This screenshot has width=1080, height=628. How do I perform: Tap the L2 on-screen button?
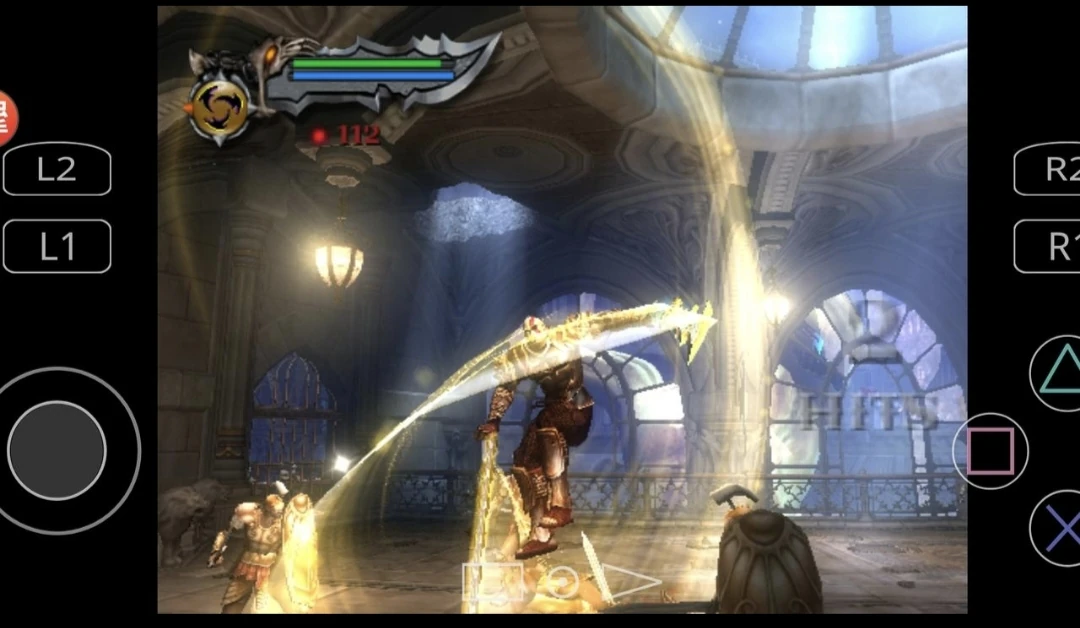click(57, 169)
